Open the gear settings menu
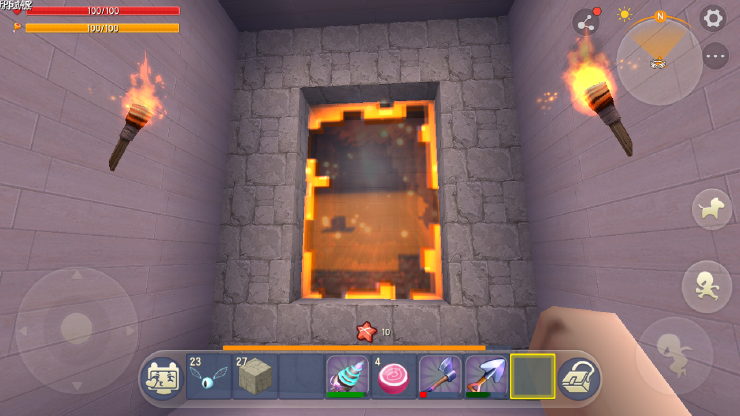 point(712,18)
